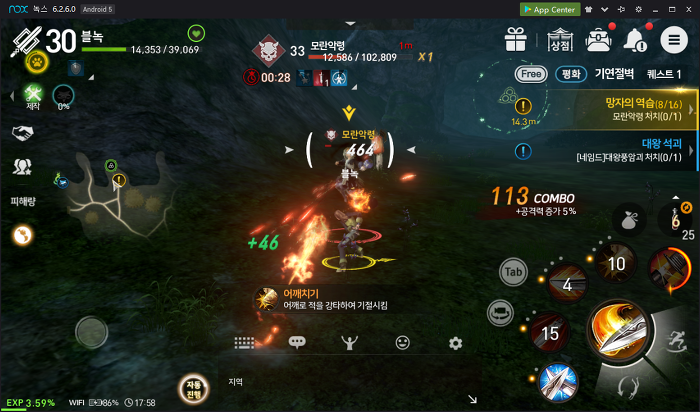700x412 pixels.
Task: Tap the Tab target switch button
Action: click(514, 271)
